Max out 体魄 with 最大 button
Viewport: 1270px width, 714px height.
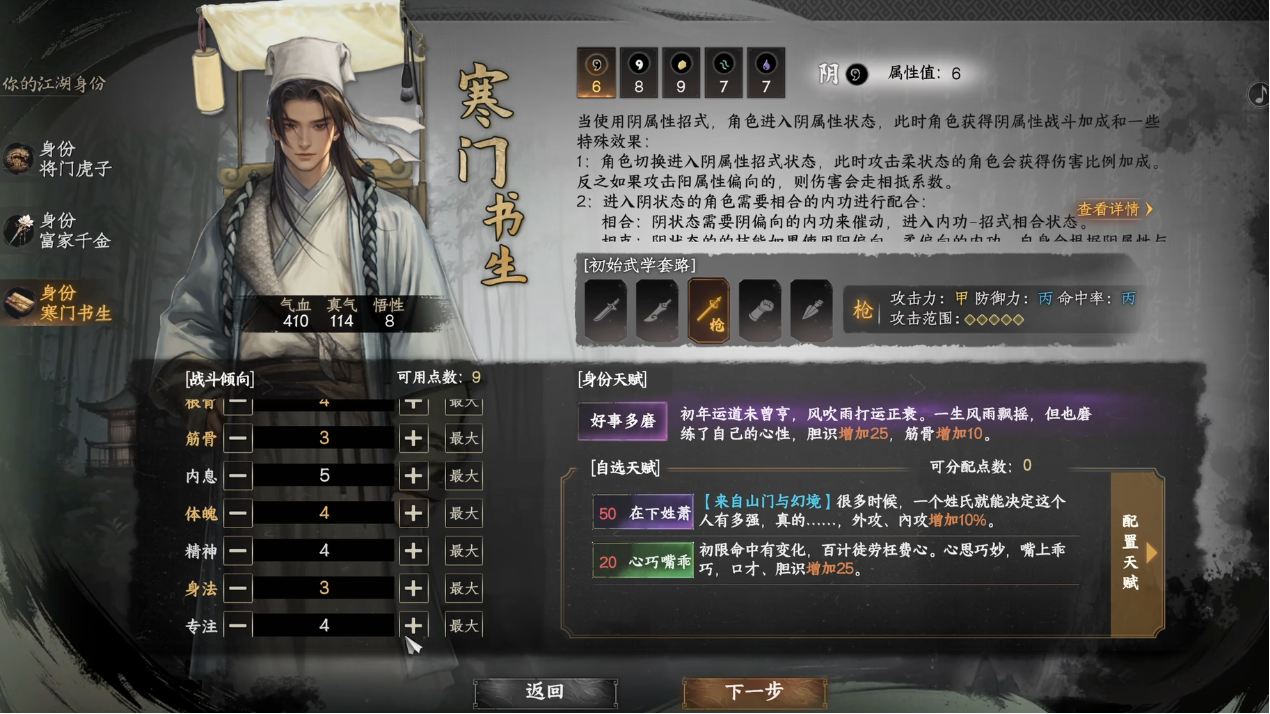(x=463, y=514)
